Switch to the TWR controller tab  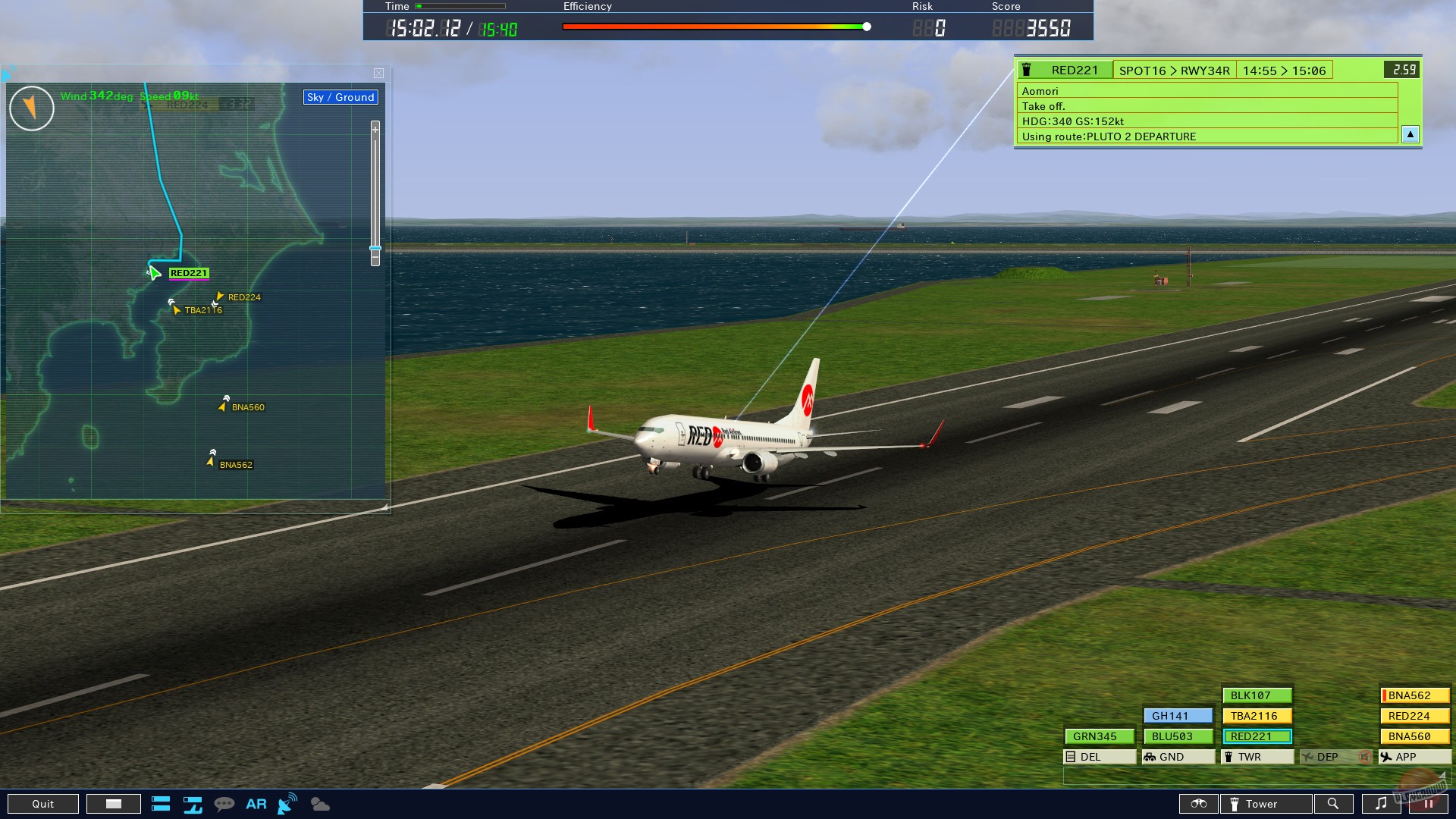[1256, 756]
